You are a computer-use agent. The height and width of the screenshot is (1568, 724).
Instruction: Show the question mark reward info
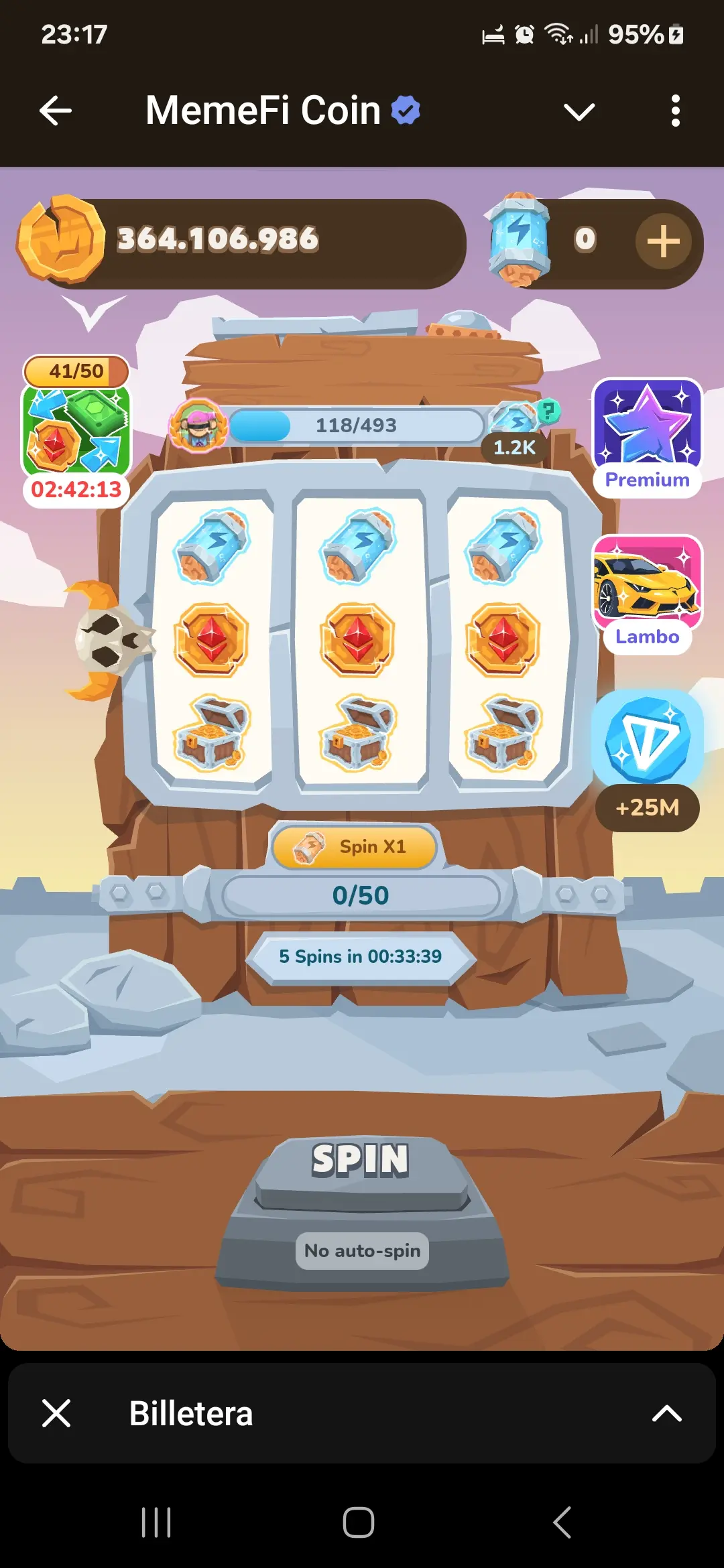(548, 410)
